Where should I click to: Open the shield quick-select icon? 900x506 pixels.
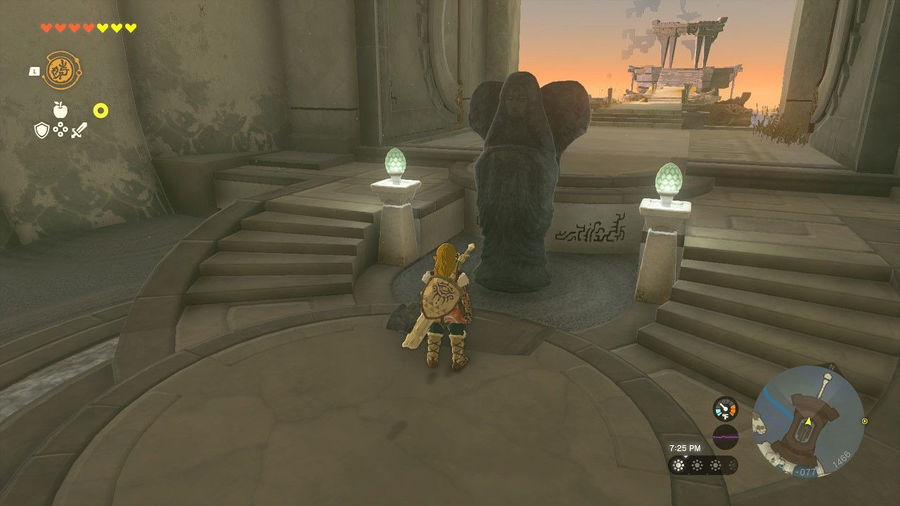tap(41, 130)
